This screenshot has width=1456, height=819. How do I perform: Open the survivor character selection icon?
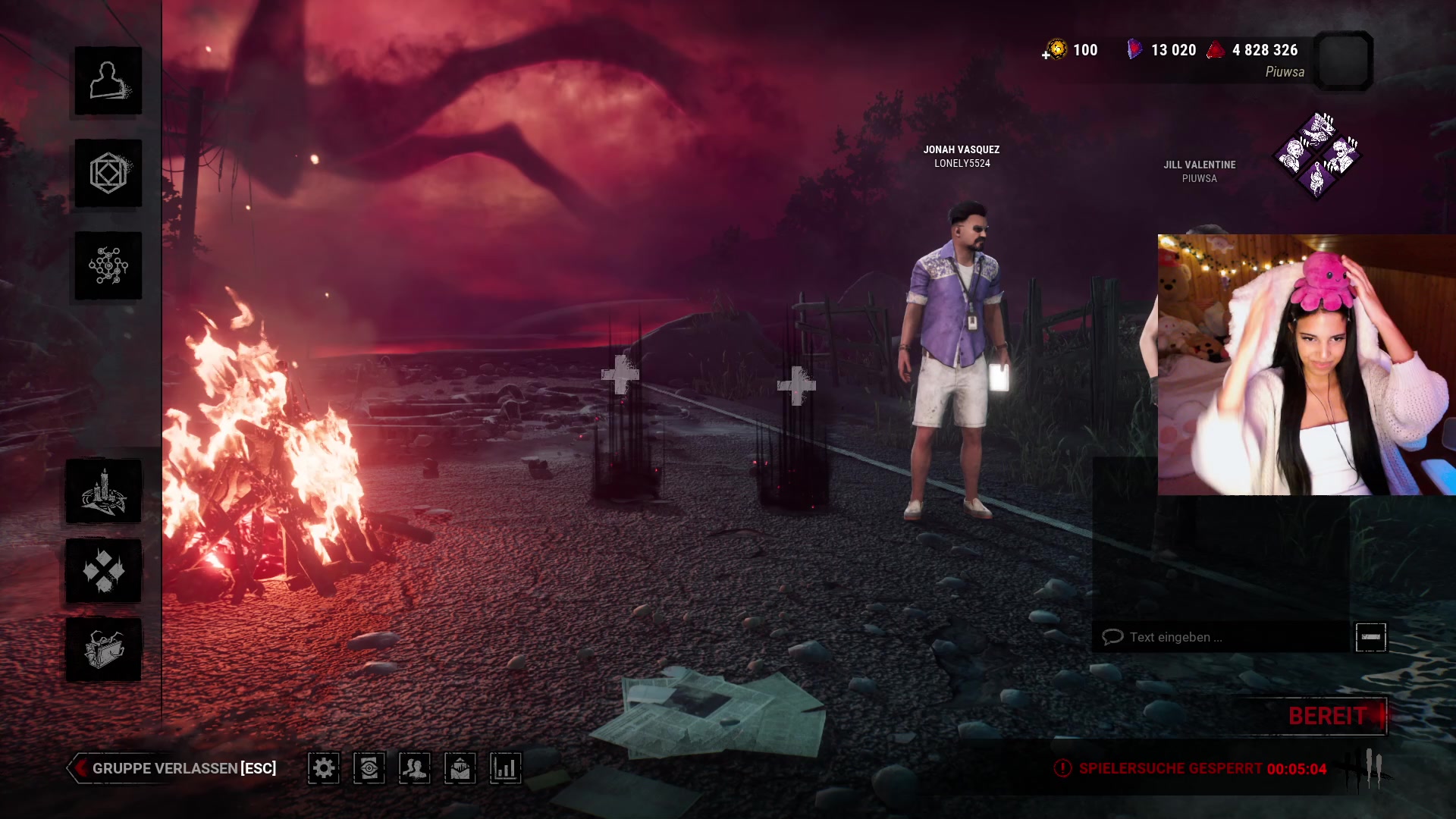(108, 81)
